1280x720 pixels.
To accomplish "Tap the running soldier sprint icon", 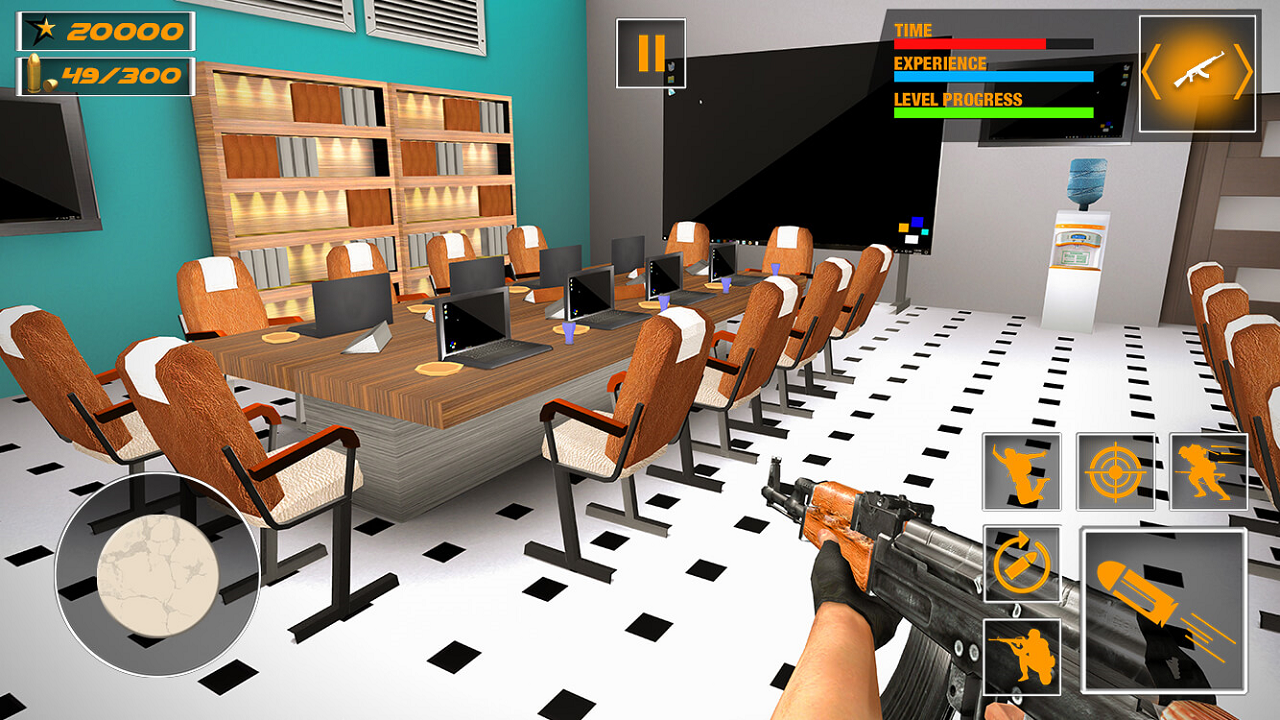I will click(x=1208, y=470).
